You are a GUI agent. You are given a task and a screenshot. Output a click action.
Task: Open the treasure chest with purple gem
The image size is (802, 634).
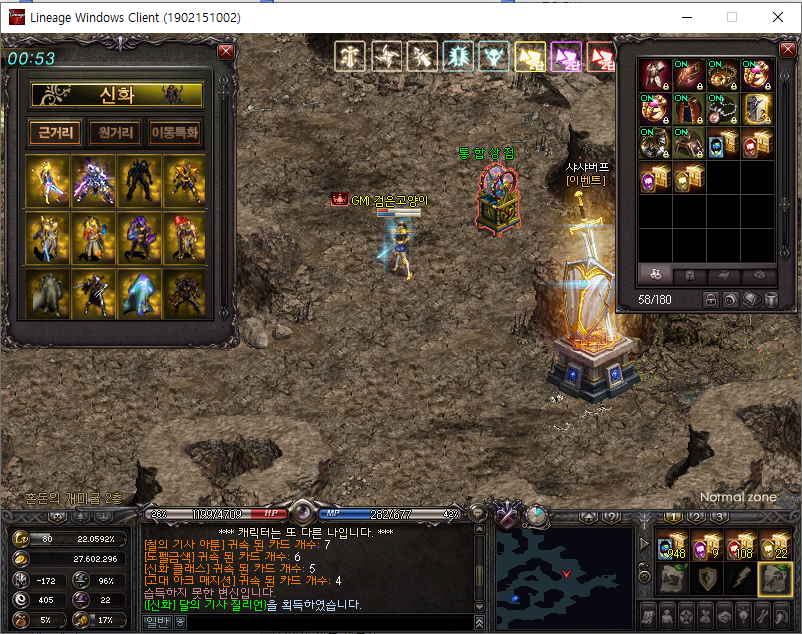[x=655, y=178]
